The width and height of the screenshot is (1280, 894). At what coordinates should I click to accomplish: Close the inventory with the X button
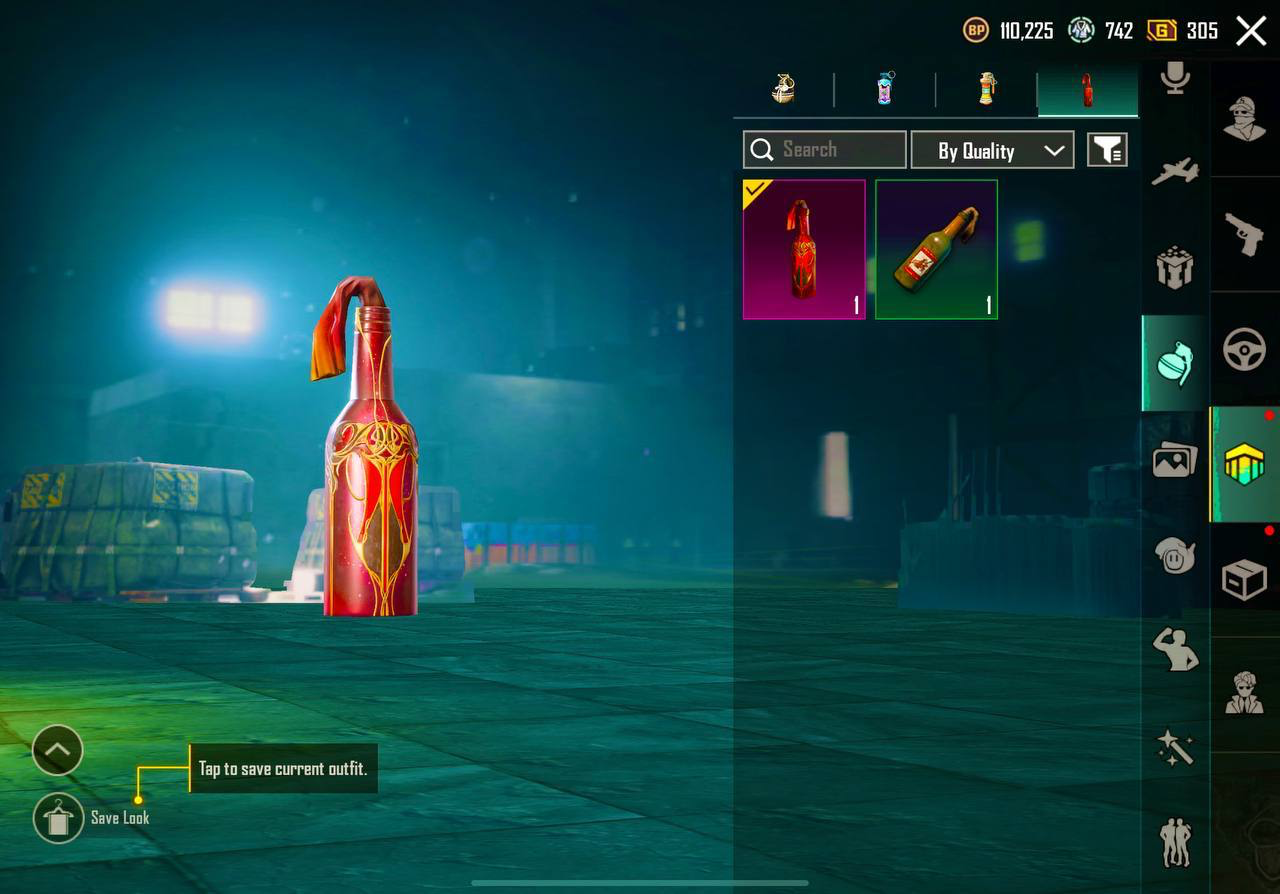click(1251, 31)
